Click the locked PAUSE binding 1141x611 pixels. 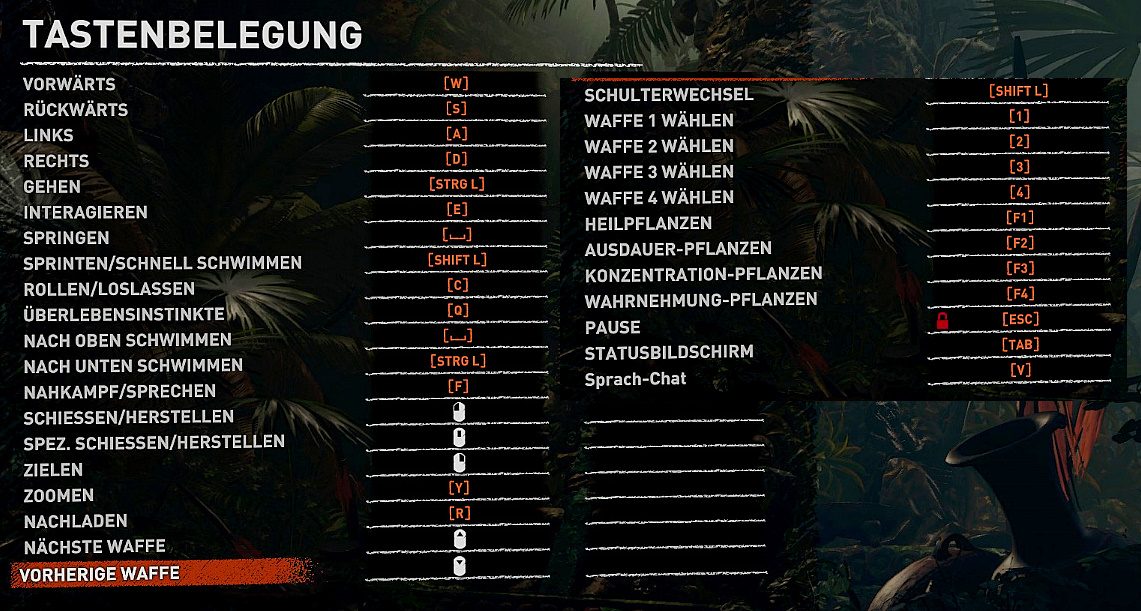point(1020,320)
